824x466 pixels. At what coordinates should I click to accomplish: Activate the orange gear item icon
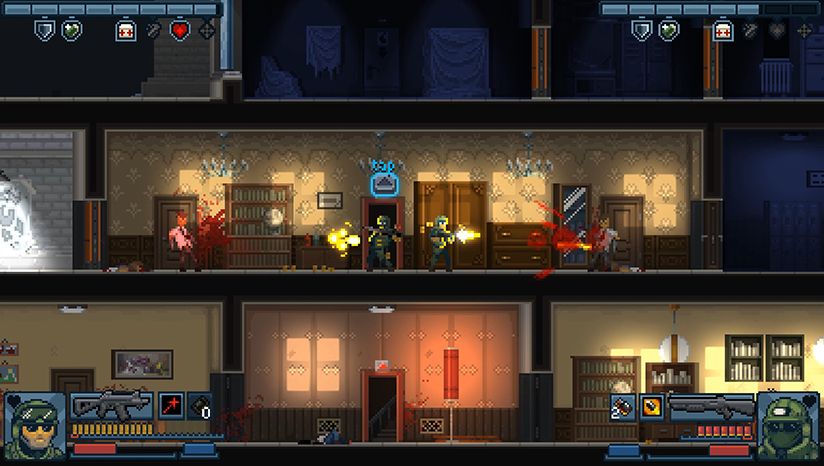[651, 405]
